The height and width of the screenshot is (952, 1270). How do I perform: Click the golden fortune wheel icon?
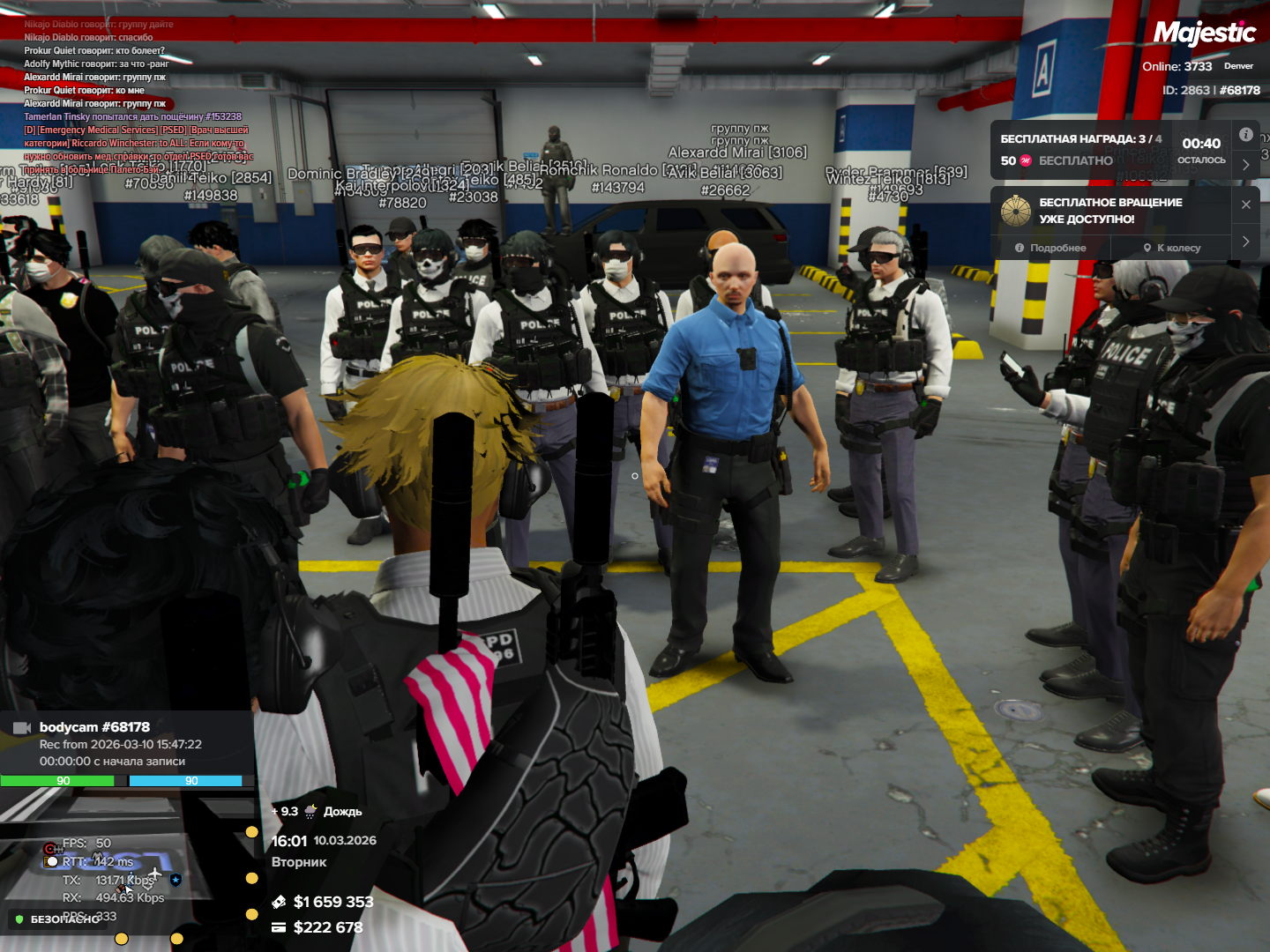tap(1016, 211)
